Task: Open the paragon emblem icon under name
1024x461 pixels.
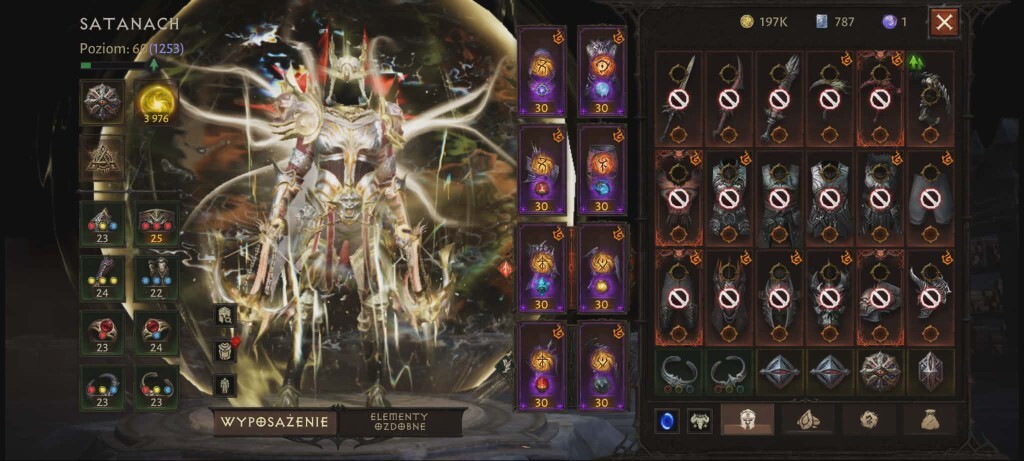Action: (x=102, y=102)
